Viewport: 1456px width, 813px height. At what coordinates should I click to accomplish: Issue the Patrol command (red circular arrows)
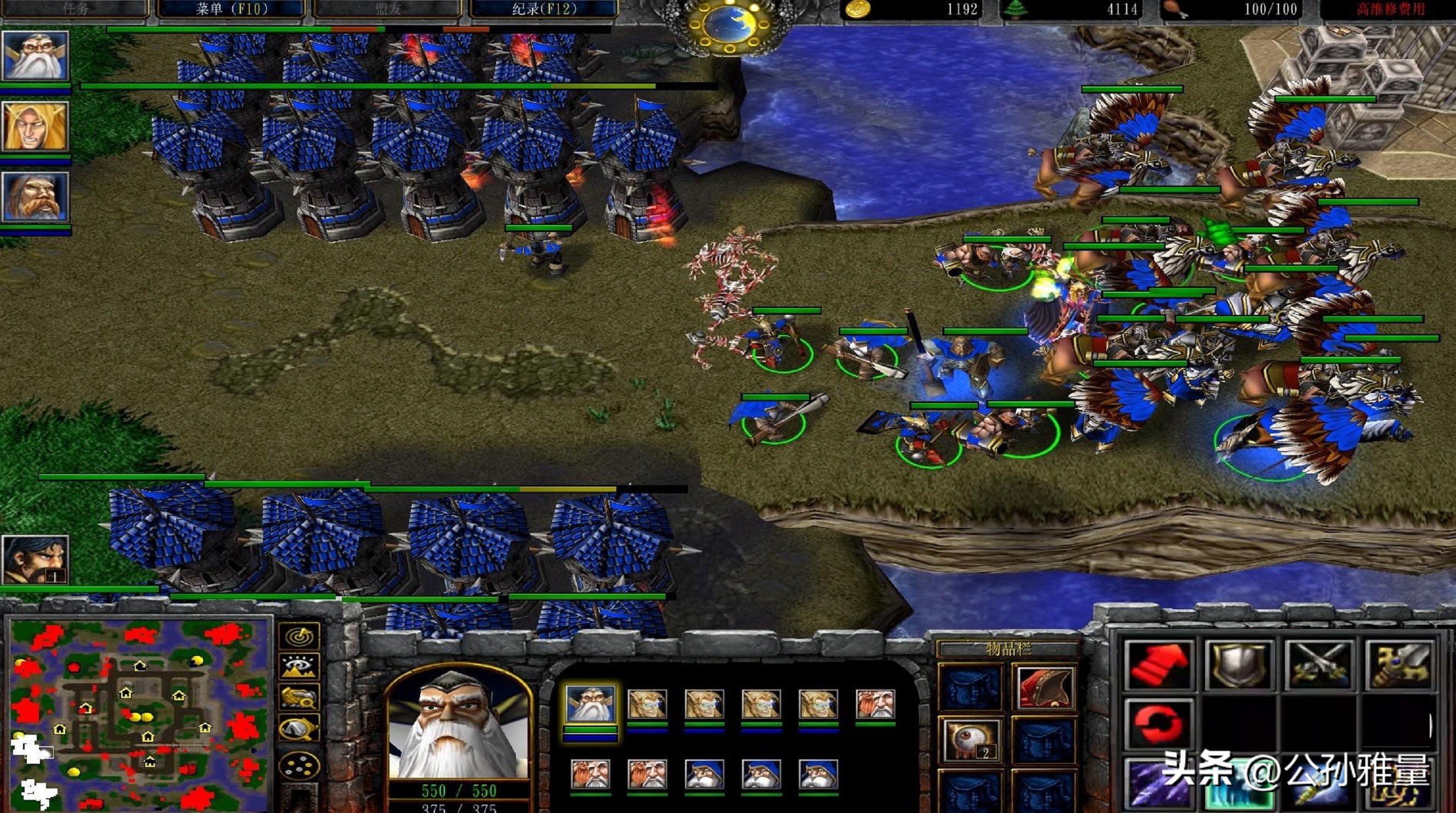coord(1158,724)
